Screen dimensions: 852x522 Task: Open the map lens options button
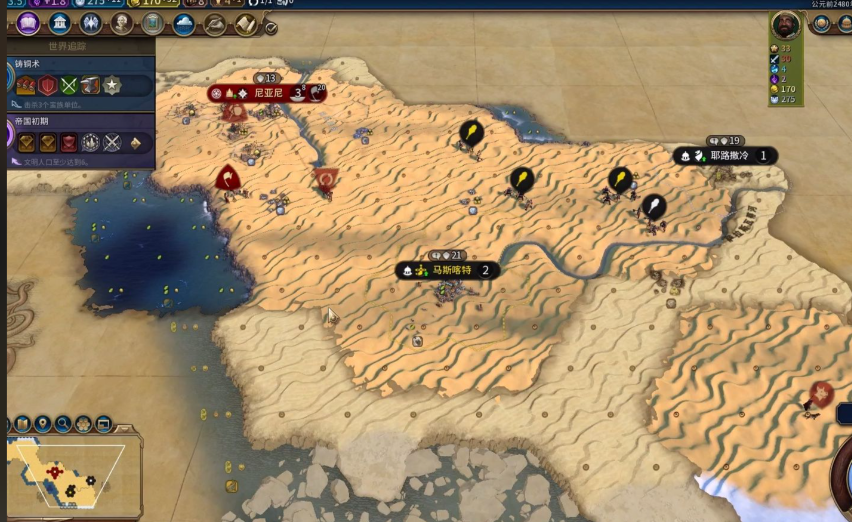(22, 424)
